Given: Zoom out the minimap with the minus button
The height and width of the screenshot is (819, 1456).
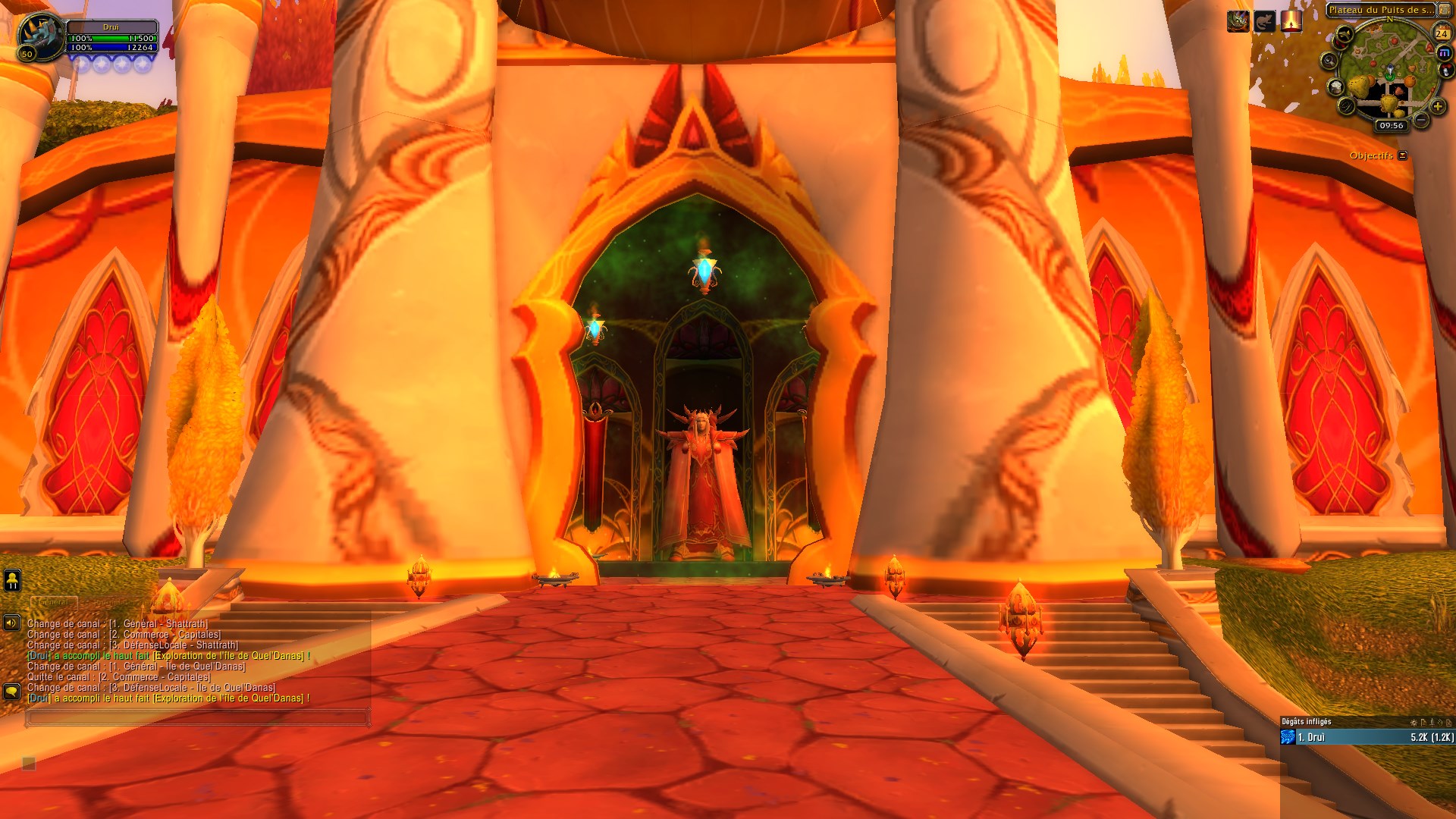Looking at the screenshot, I should click(1421, 119).
